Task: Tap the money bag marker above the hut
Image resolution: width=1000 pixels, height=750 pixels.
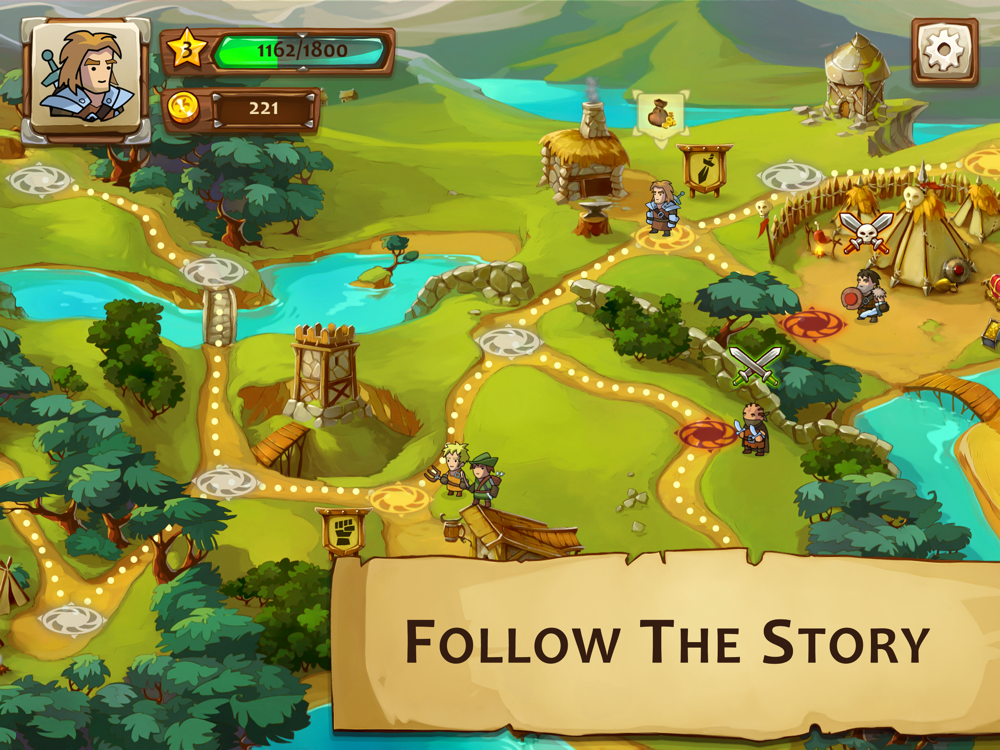Action: [x=659, y=114]
